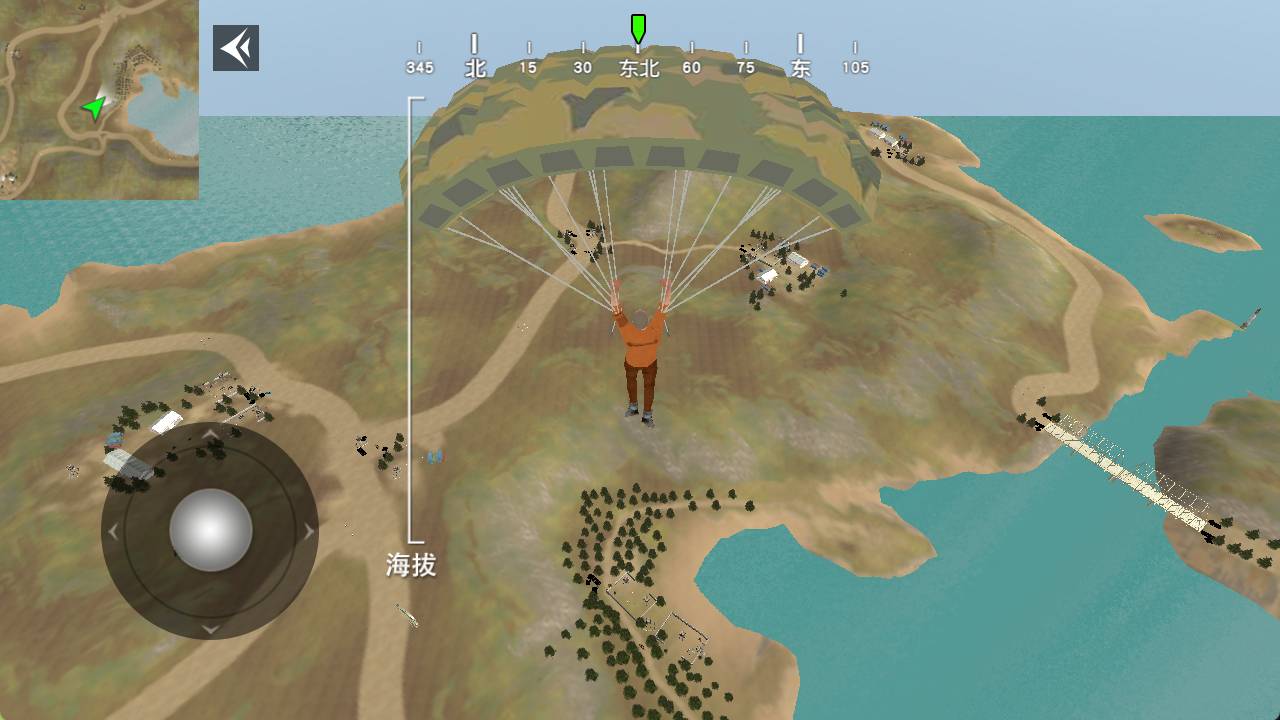Tap the joystick's left arrow

pos(114,531)
